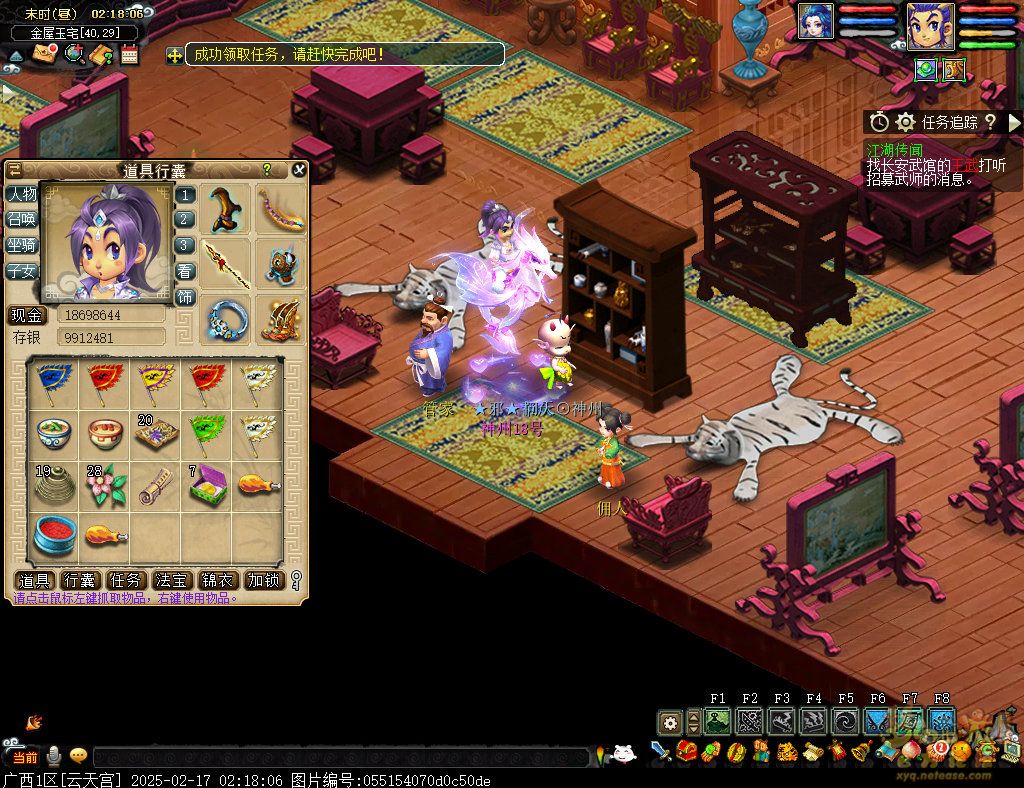The width and height of the screenshot is (1024, 788).
Task: Show the 召唤 summon panel
Action: click(21, 219)
